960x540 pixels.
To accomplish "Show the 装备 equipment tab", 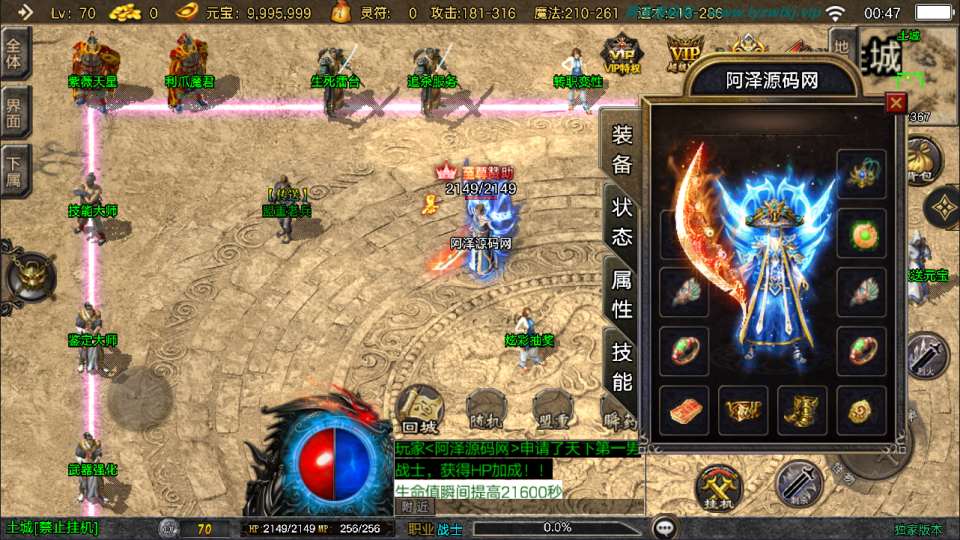I will 622,151.
